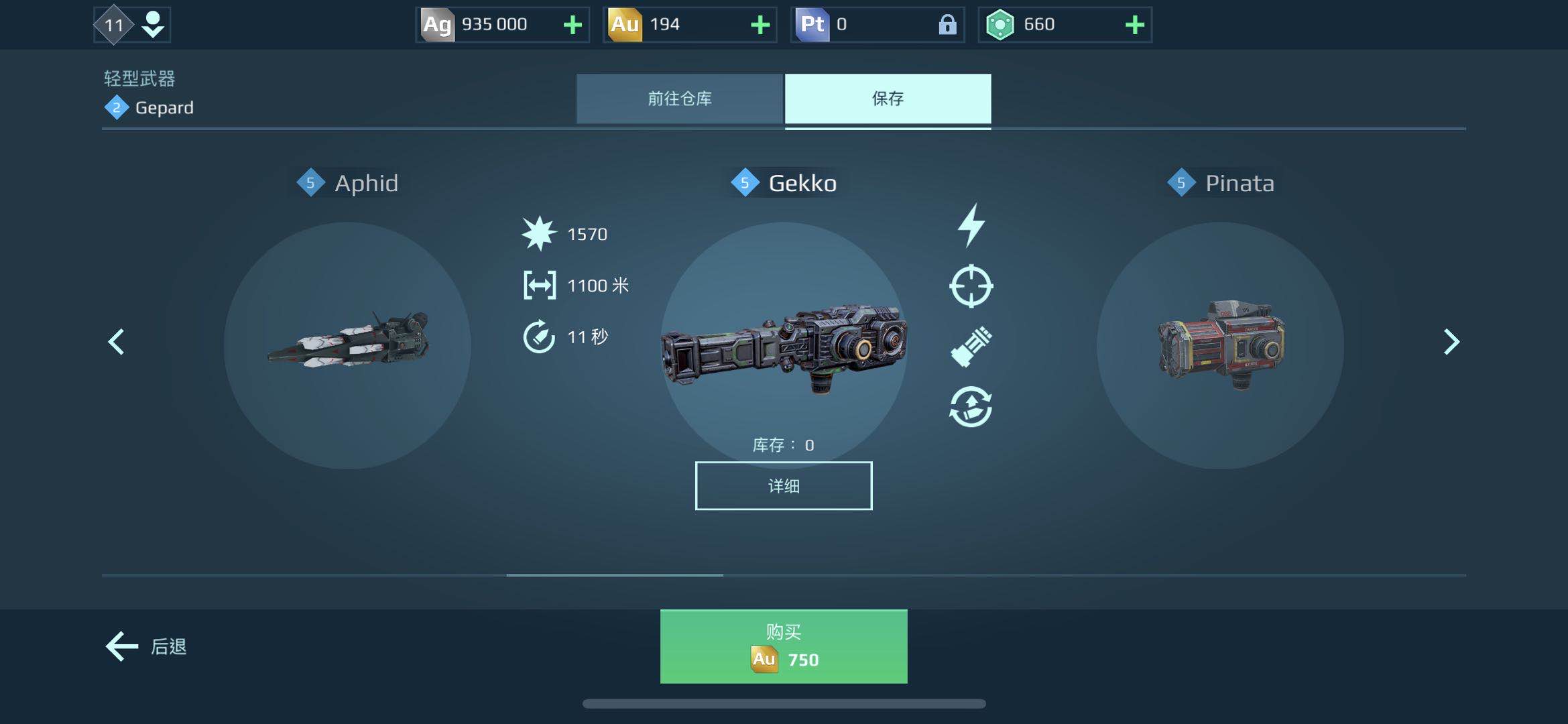Tap the flashlight beam attribute icon

click(971, 346)
